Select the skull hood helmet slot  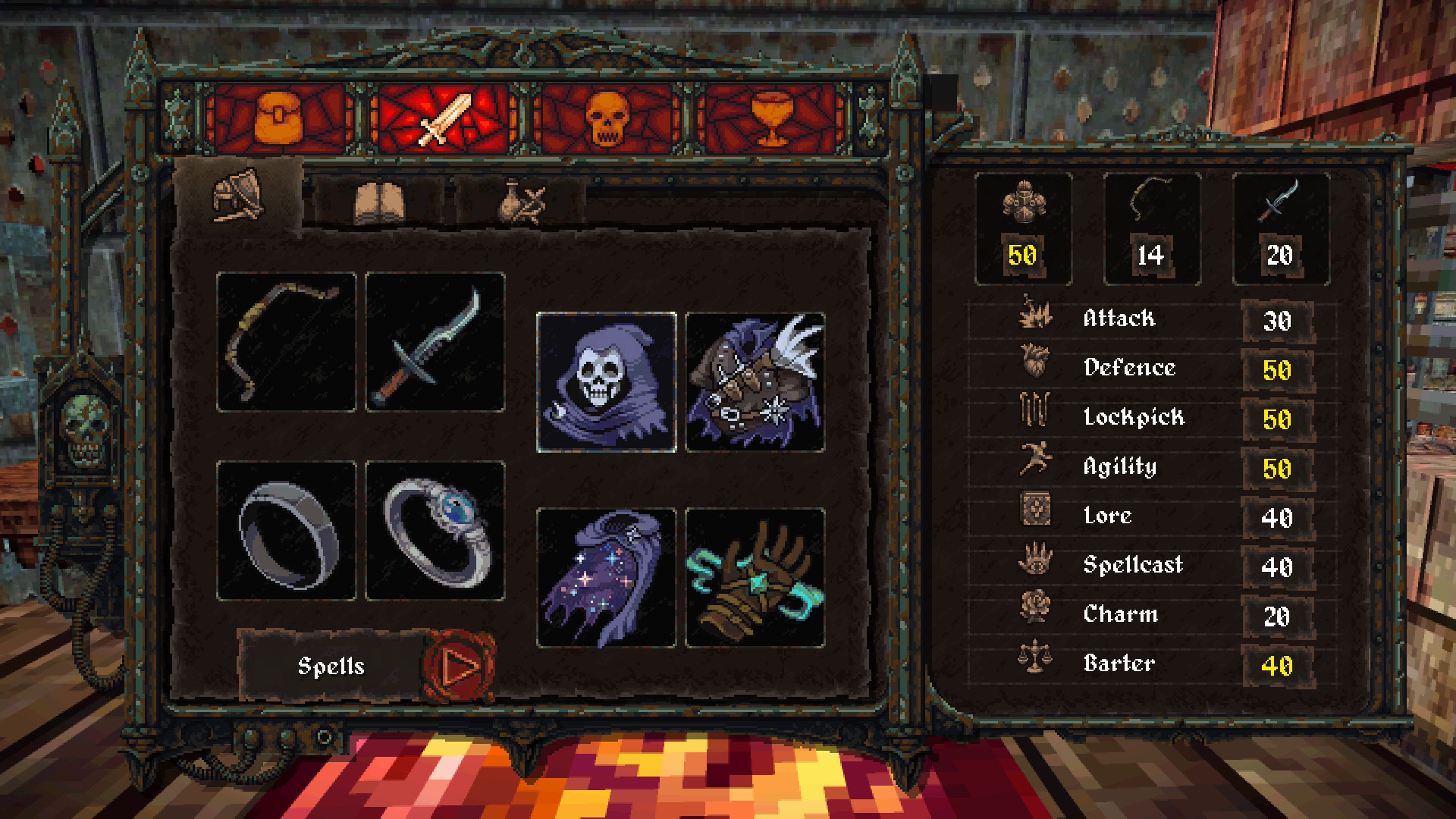click(606, 382)
